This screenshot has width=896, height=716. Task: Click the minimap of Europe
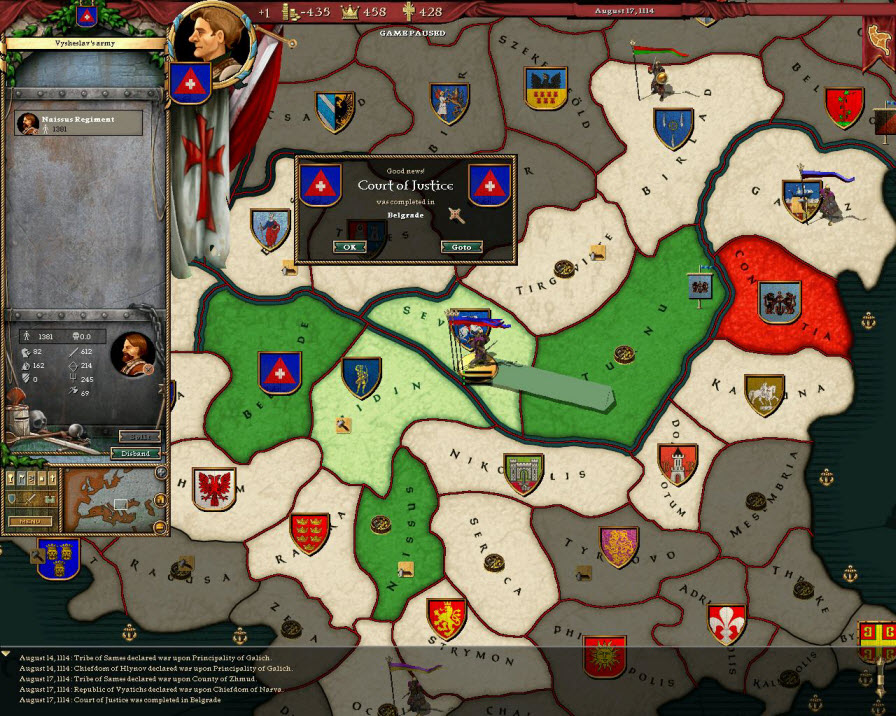113,502
